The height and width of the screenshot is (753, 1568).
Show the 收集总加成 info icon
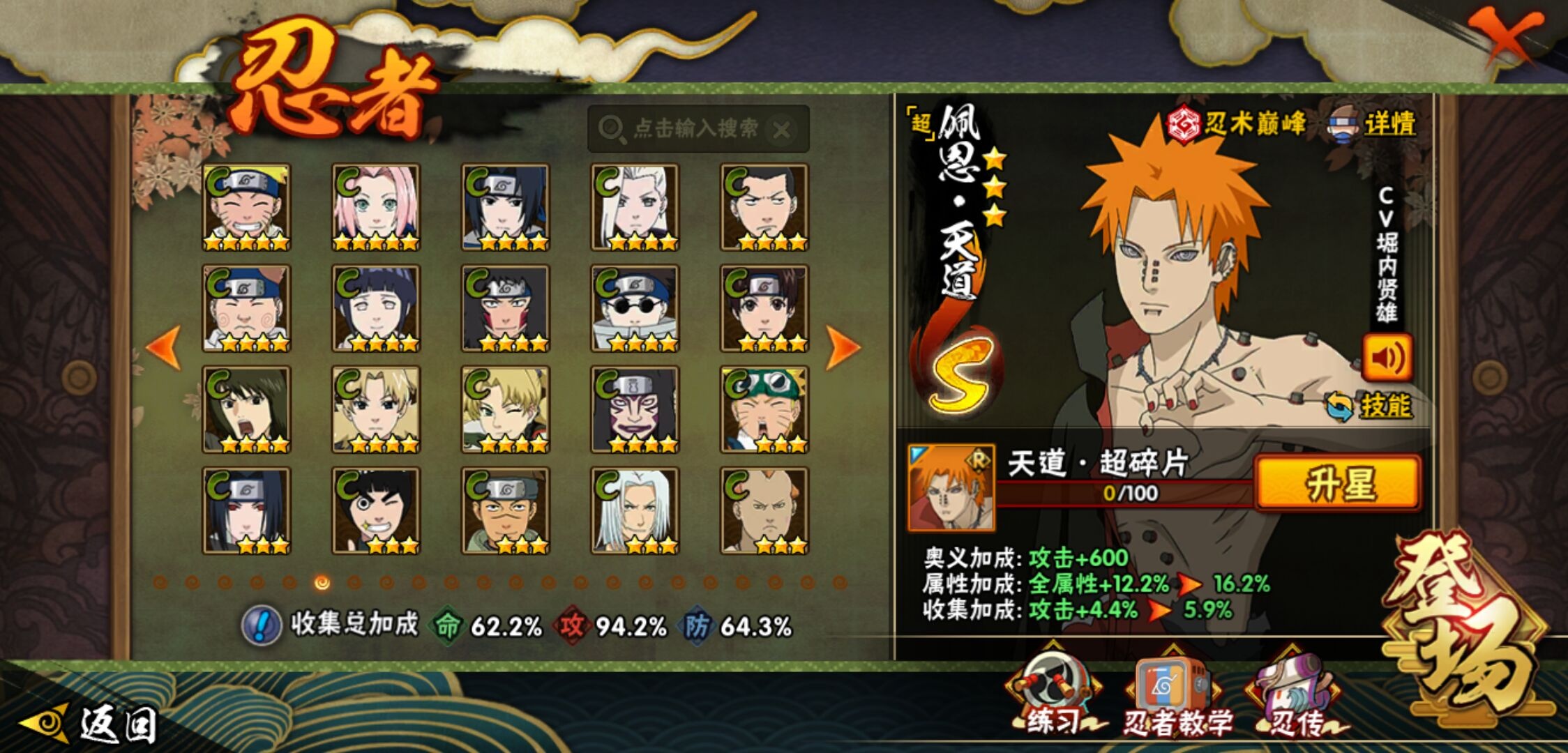262,625
